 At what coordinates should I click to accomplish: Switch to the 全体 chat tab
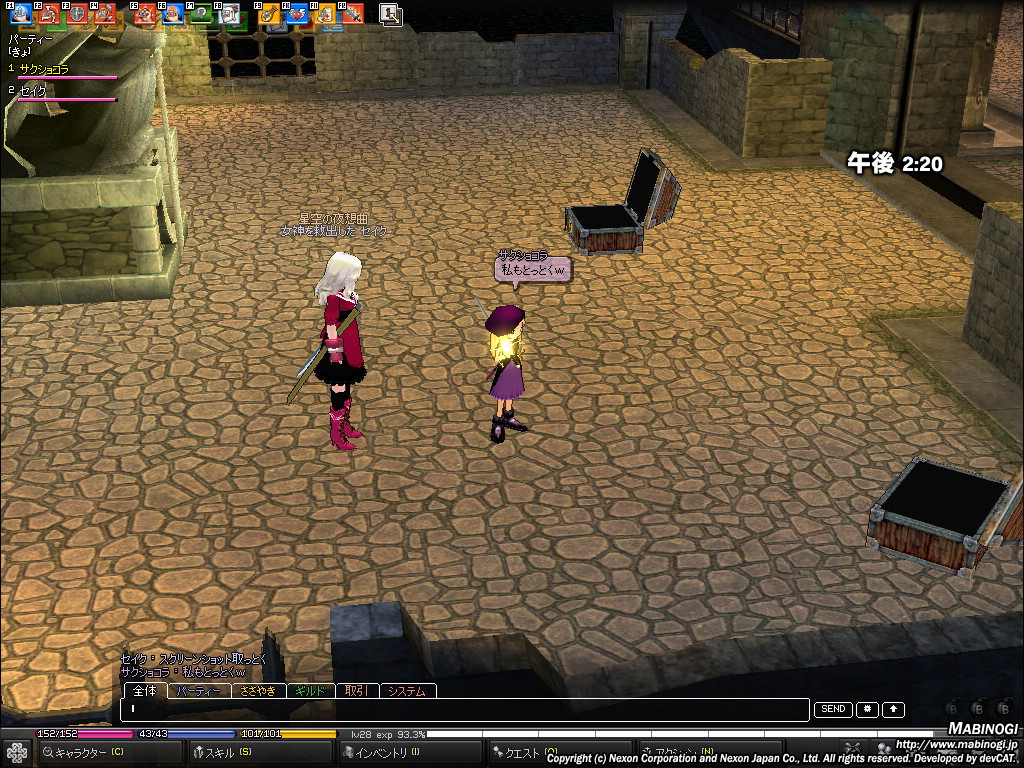(x=145, y=691)
